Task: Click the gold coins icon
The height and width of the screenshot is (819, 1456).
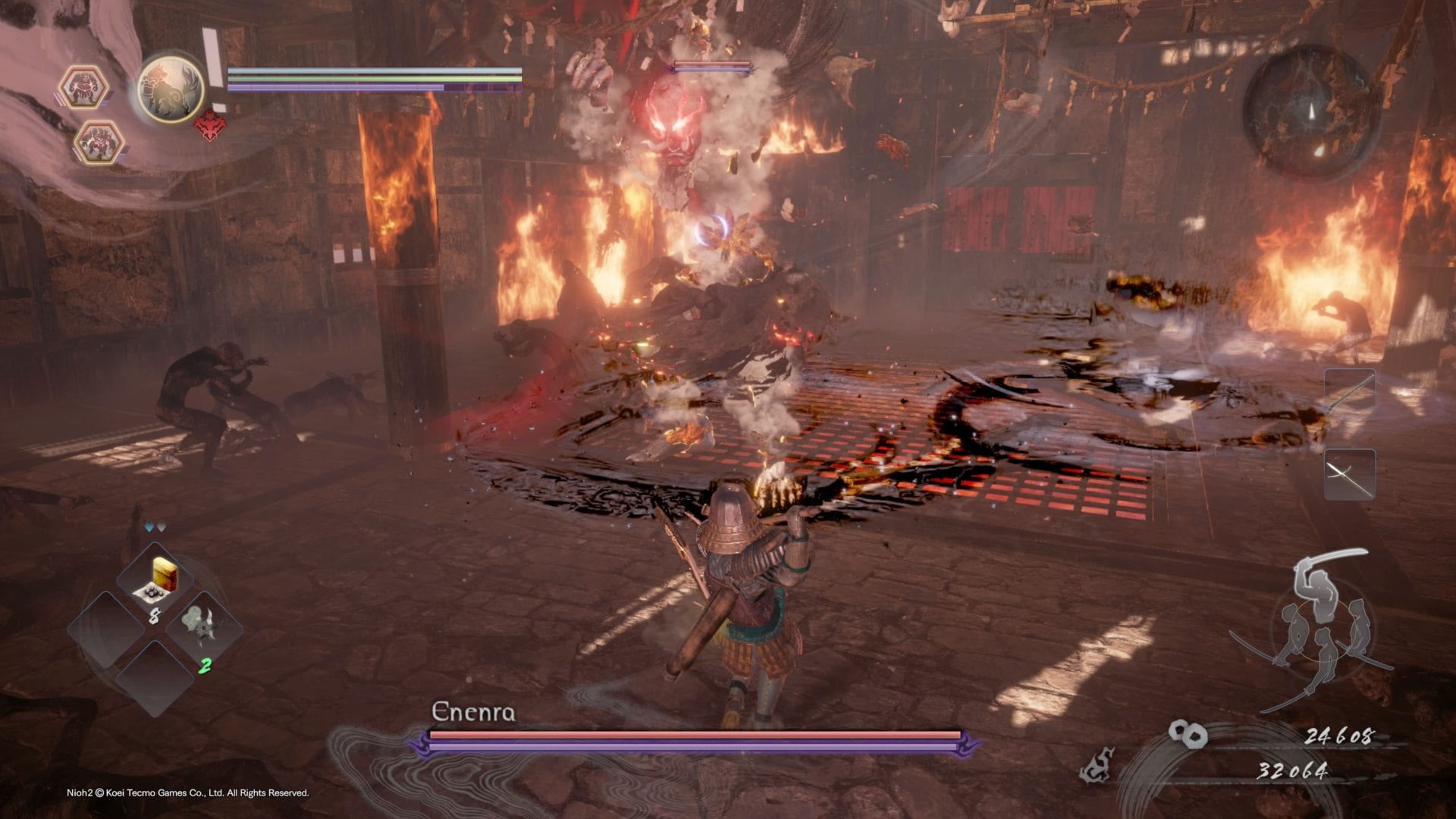Action: (1187, 733)
